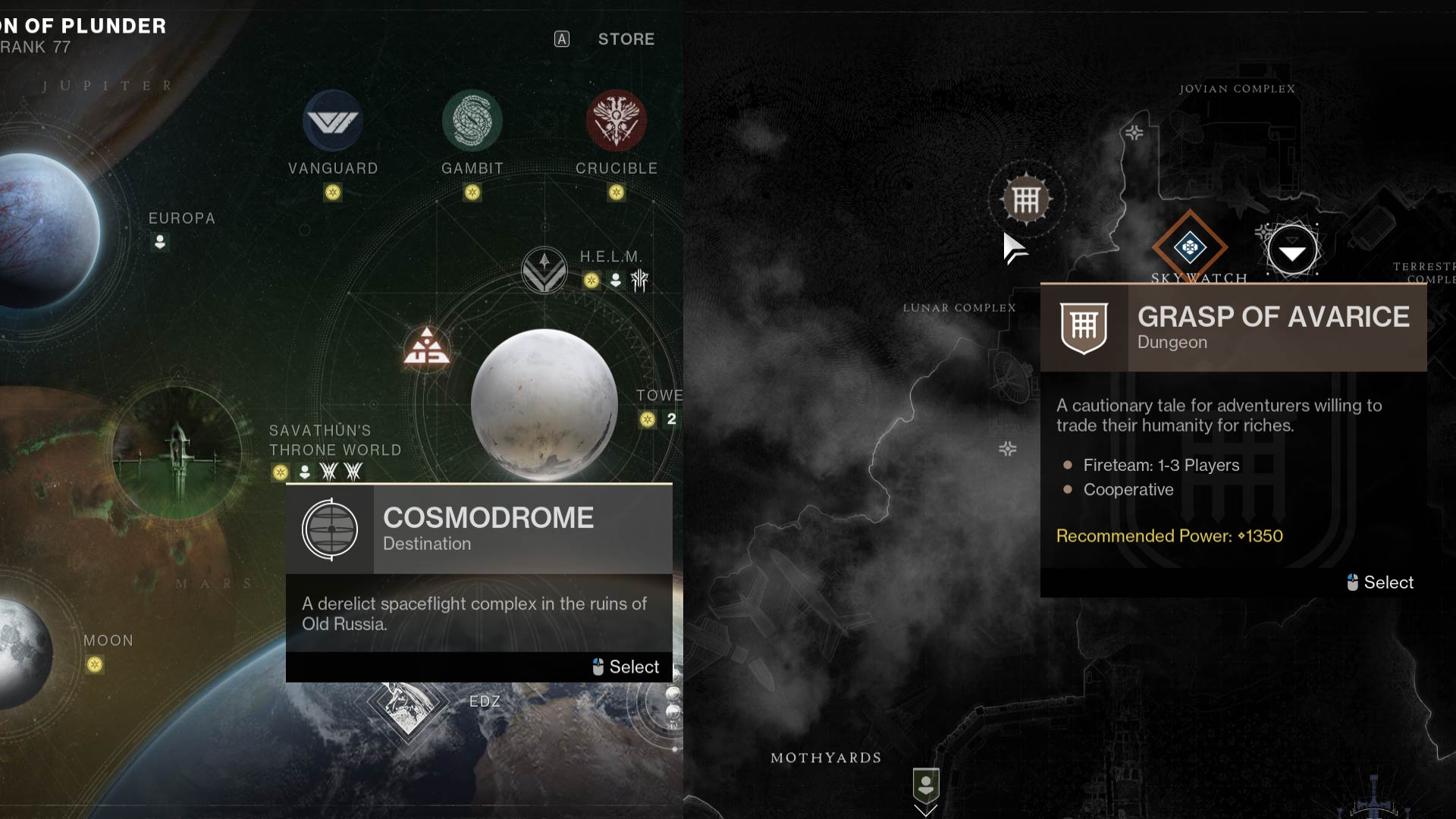The width and height of the screenshot is (1456, 819).
Task: Click the white downward arrow landing zone
Action: tap(1292, 251)
